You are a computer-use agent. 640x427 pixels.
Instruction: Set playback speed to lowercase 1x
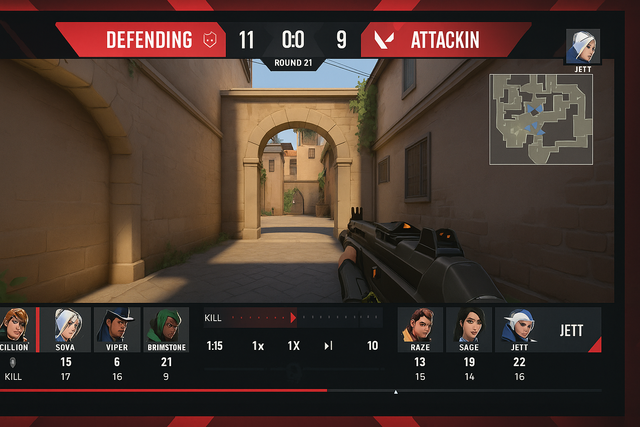[258, 346]
